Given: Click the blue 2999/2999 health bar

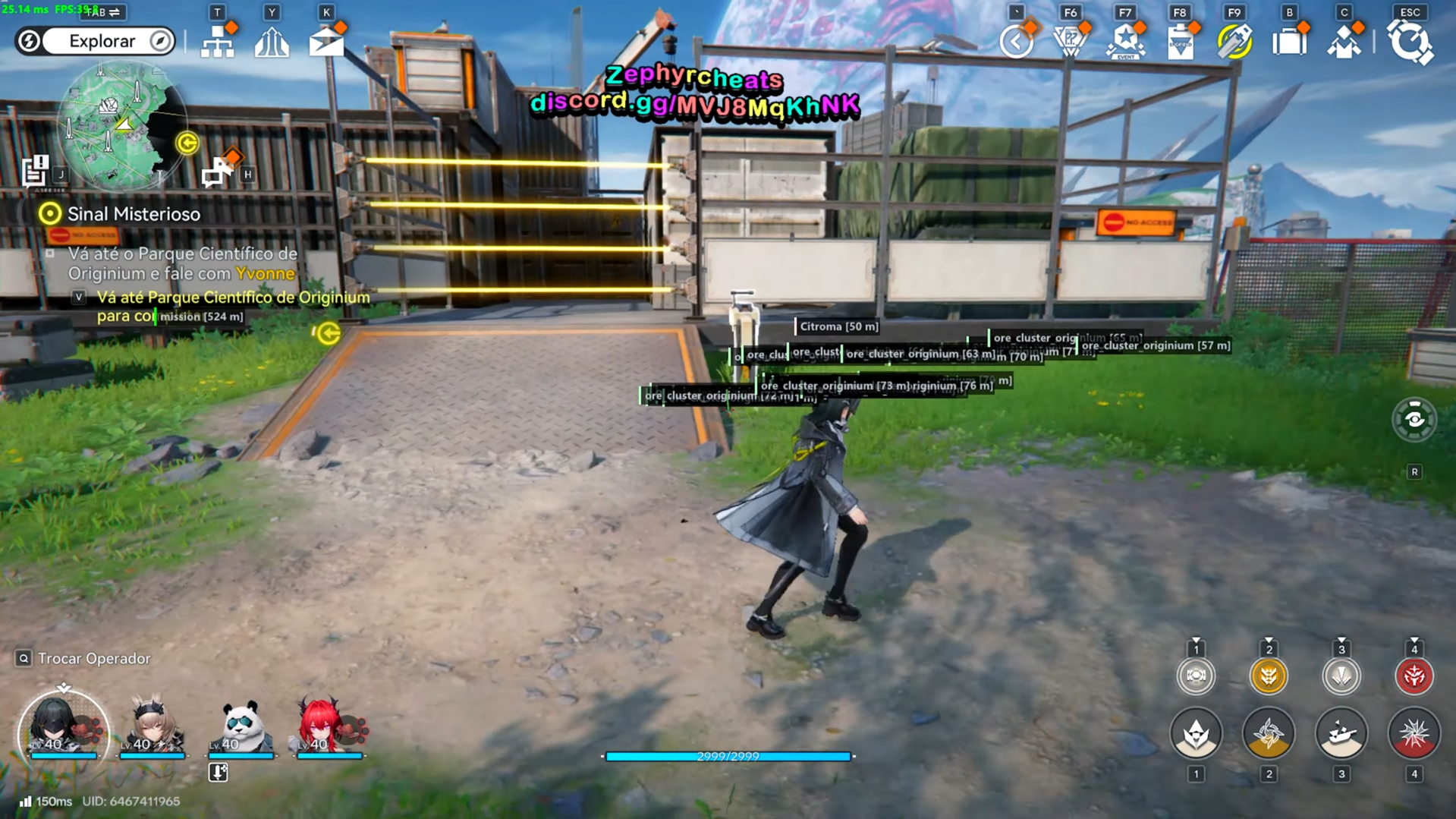Looking at the screenshot, I should [727, 756].
